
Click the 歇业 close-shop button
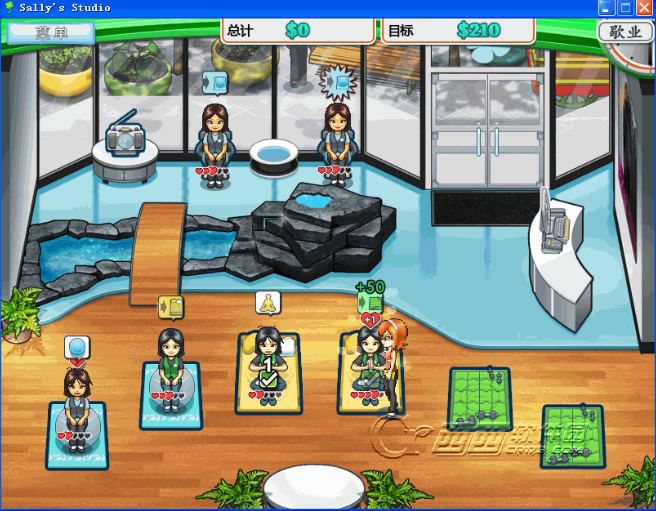[624, 31]
